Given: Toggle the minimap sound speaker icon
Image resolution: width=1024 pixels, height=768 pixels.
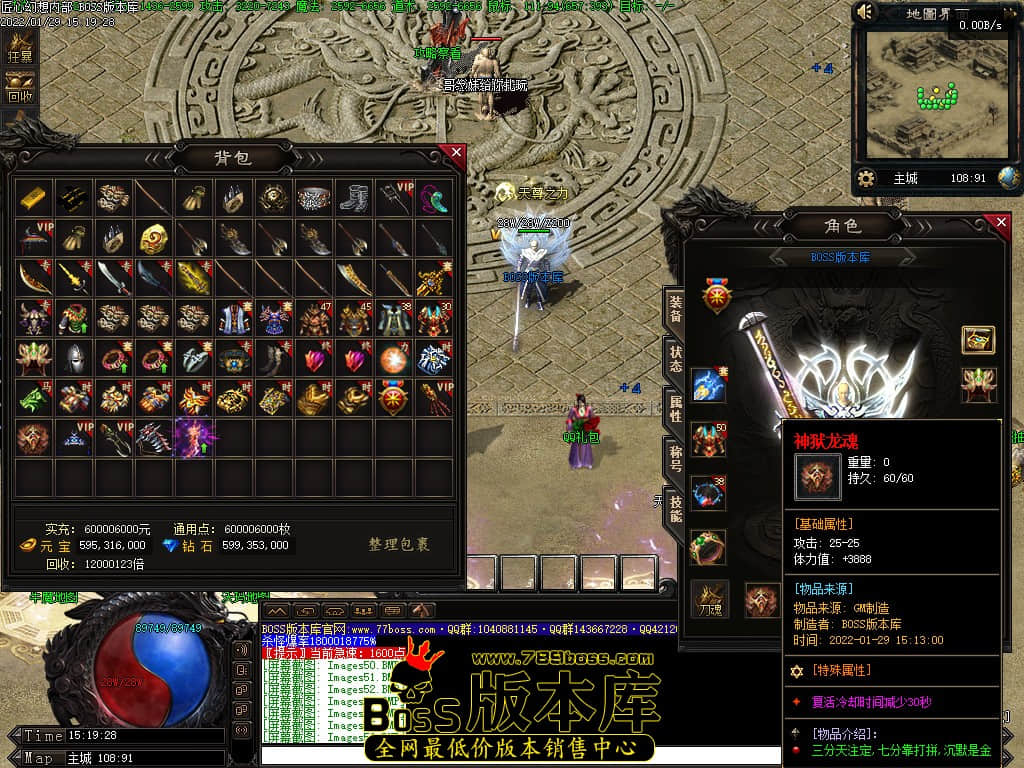Looking at the screenshot, I should click(x=866, y=13).
